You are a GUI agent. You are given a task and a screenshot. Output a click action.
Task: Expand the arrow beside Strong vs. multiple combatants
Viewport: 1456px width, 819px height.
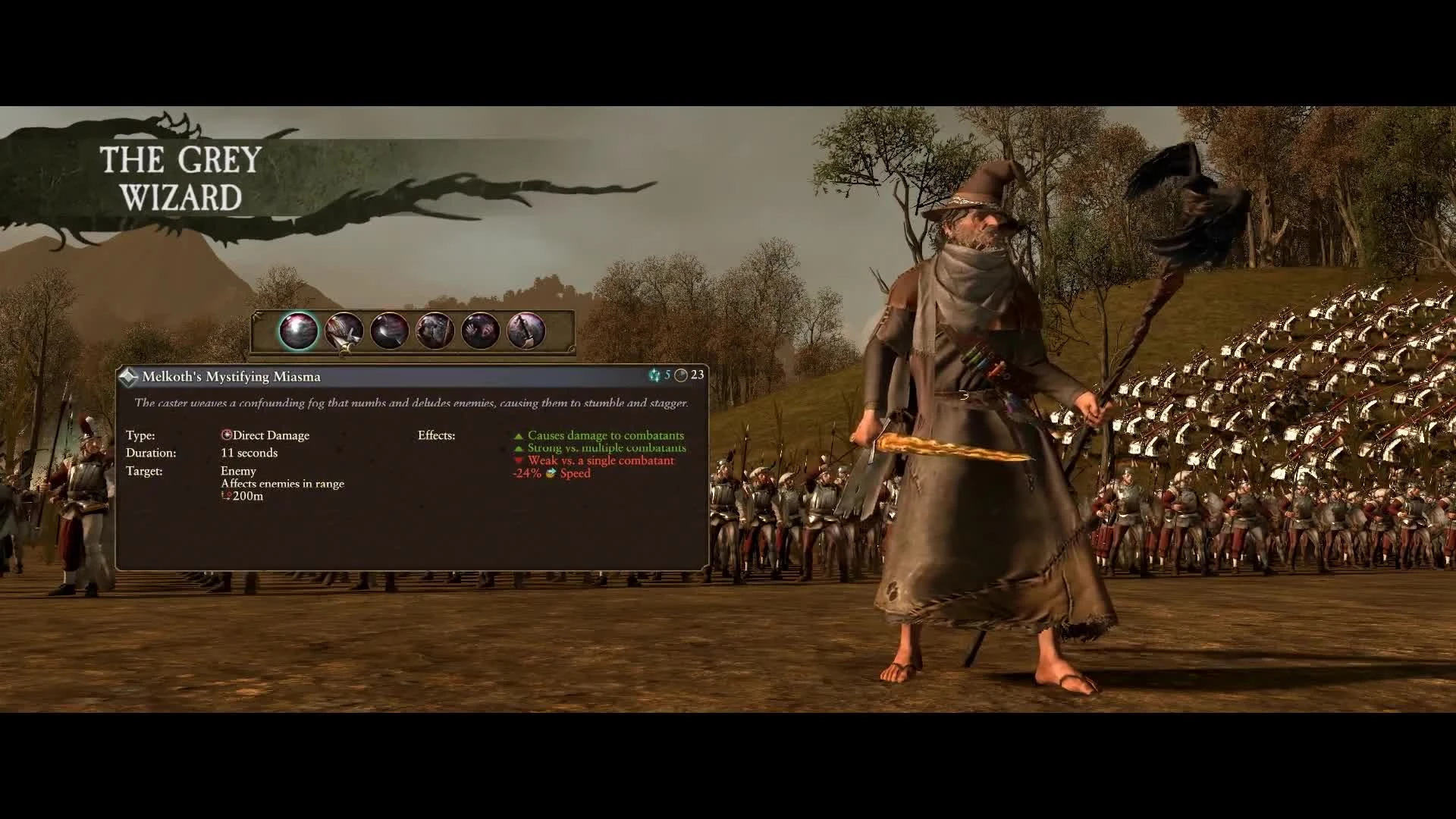[518, 447]
